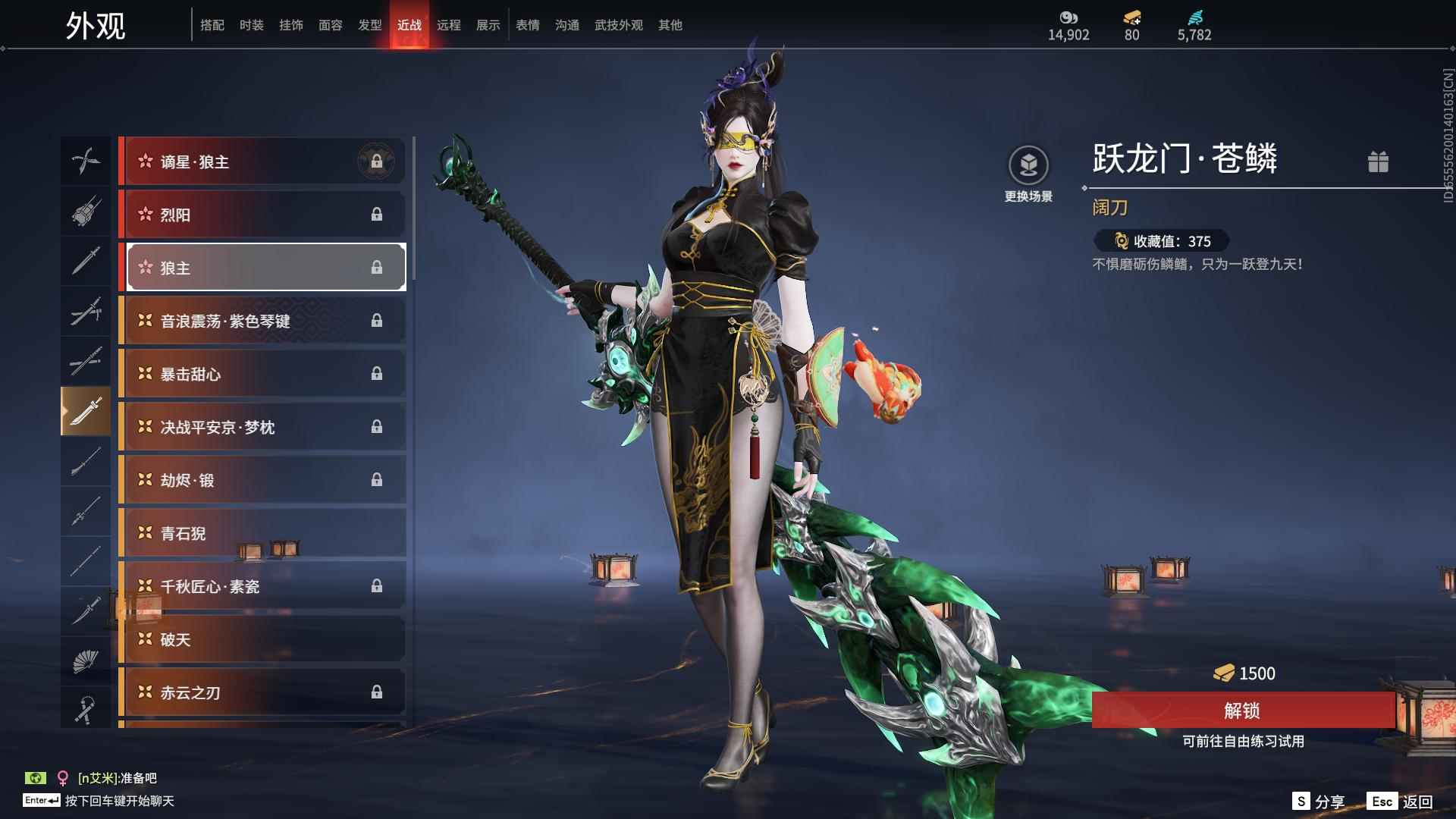Image resolution: width=1456 pixels, height=819 pixels.
Task: Select the 谪星·狼主 skin entry
Action: click(262, 162)
